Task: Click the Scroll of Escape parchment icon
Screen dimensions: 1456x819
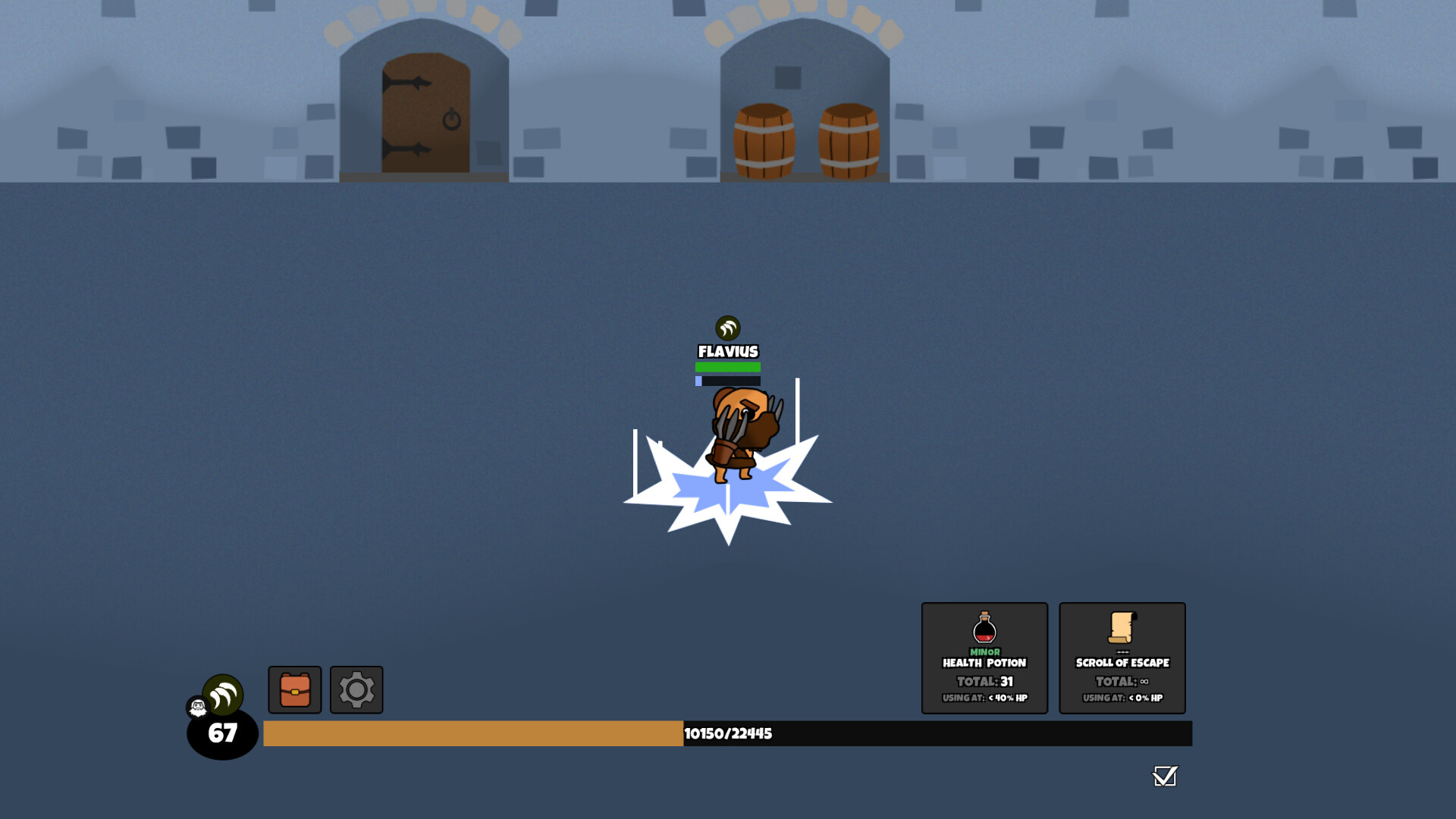Action: (1122, 626)
